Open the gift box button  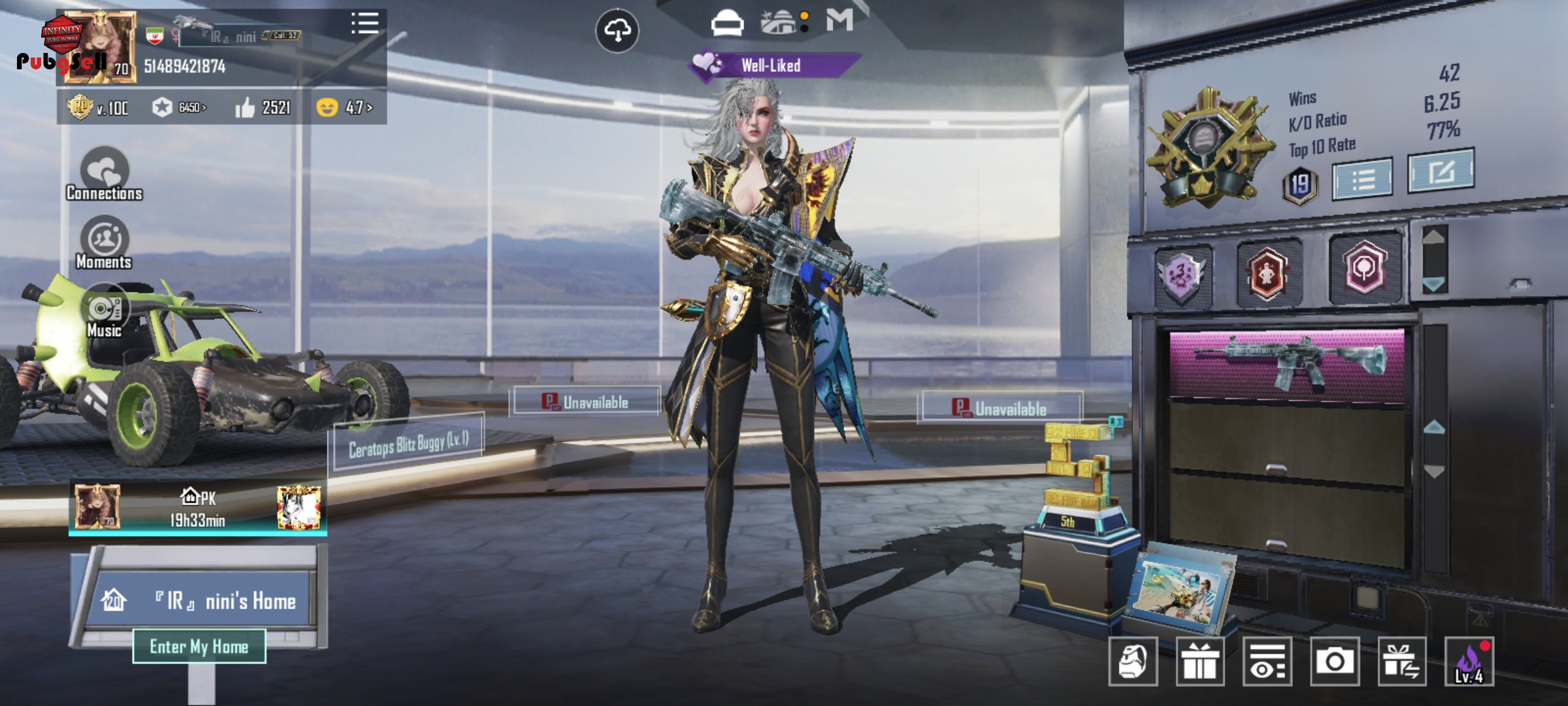tap(1200, 662)
